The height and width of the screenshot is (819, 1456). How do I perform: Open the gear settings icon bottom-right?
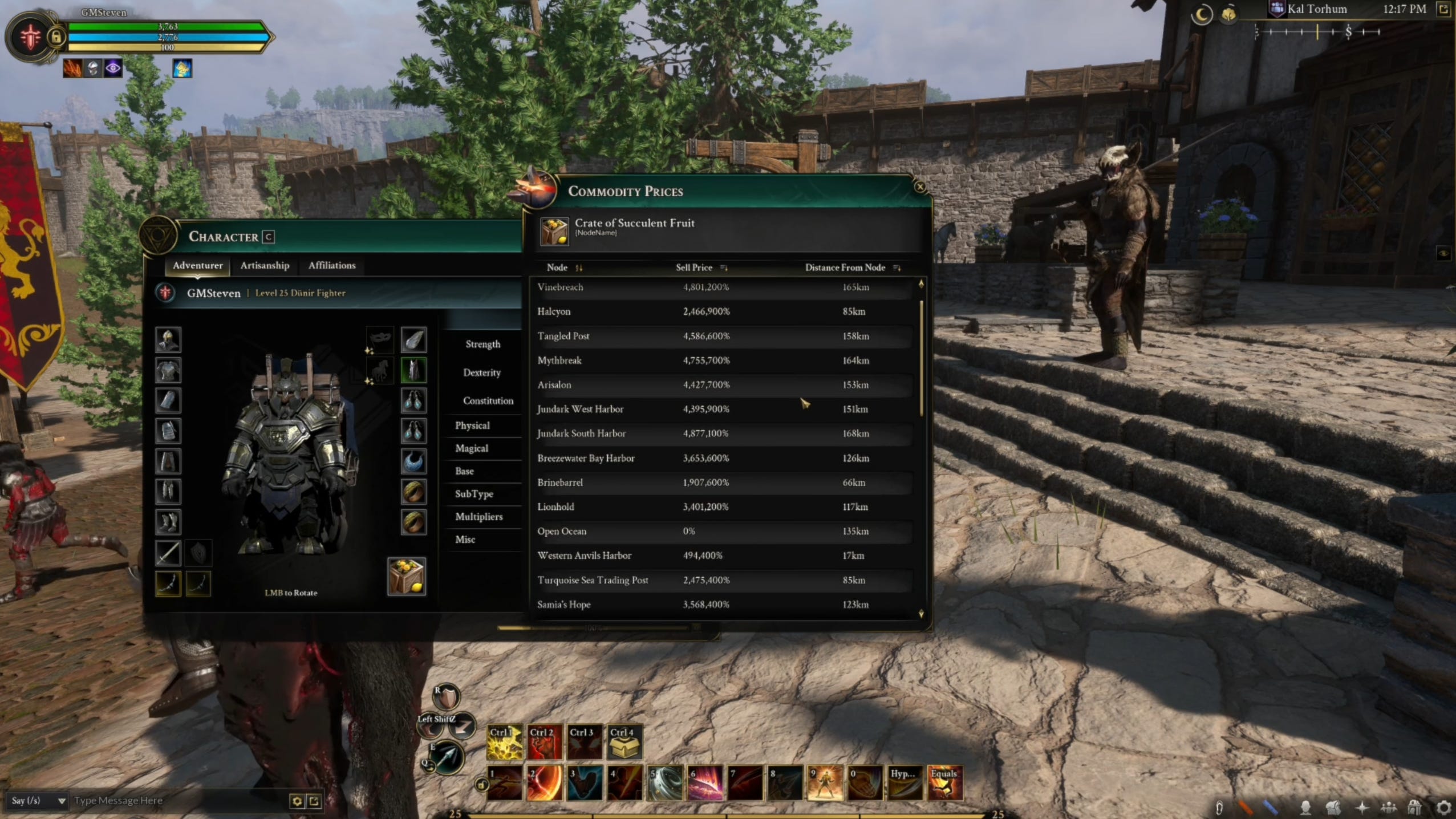coord(1444,808)
